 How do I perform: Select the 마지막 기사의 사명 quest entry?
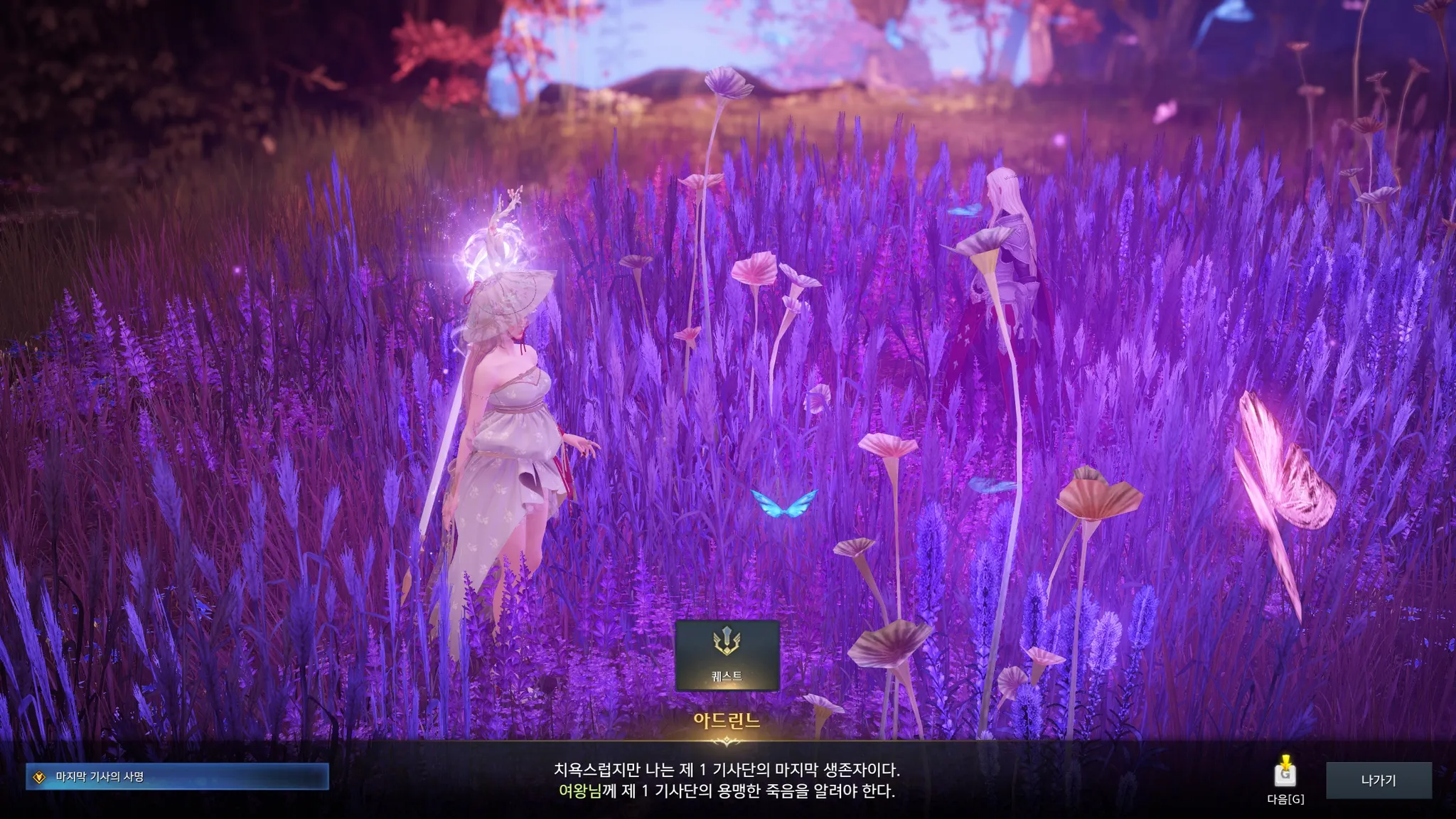tap(177, 777)
